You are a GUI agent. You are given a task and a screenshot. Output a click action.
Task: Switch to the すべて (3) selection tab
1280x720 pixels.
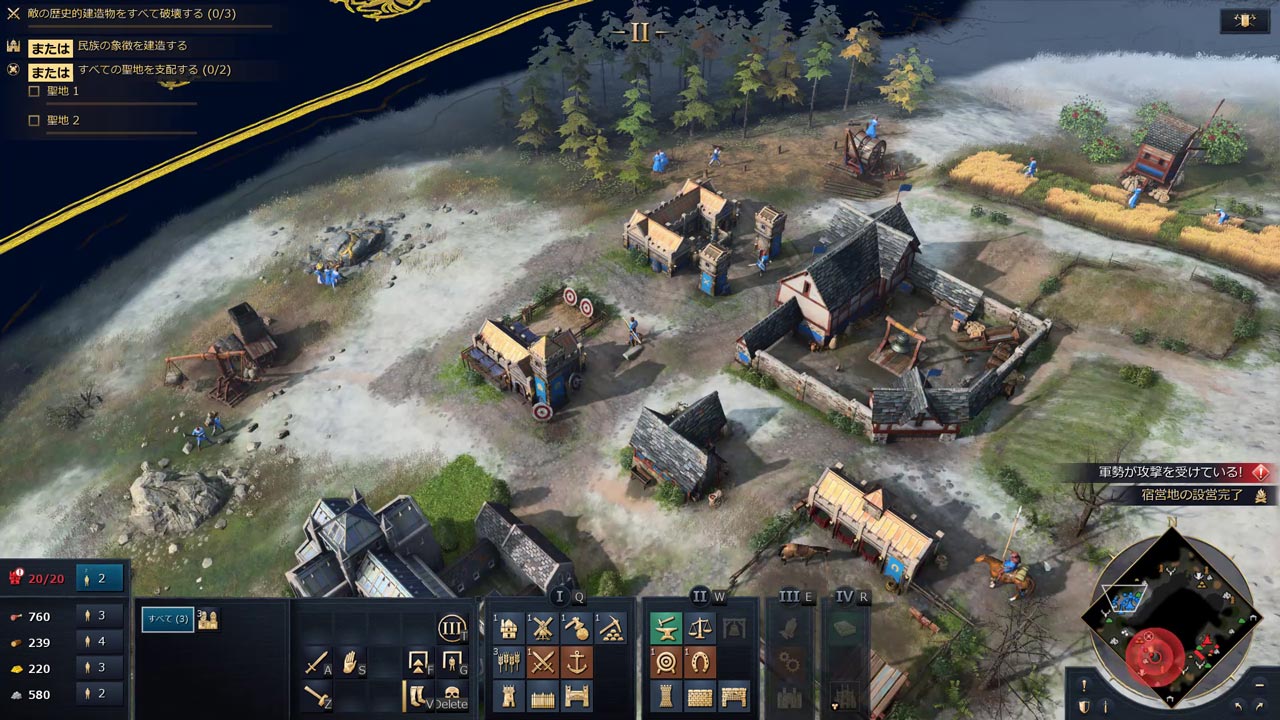pos(168,619)
